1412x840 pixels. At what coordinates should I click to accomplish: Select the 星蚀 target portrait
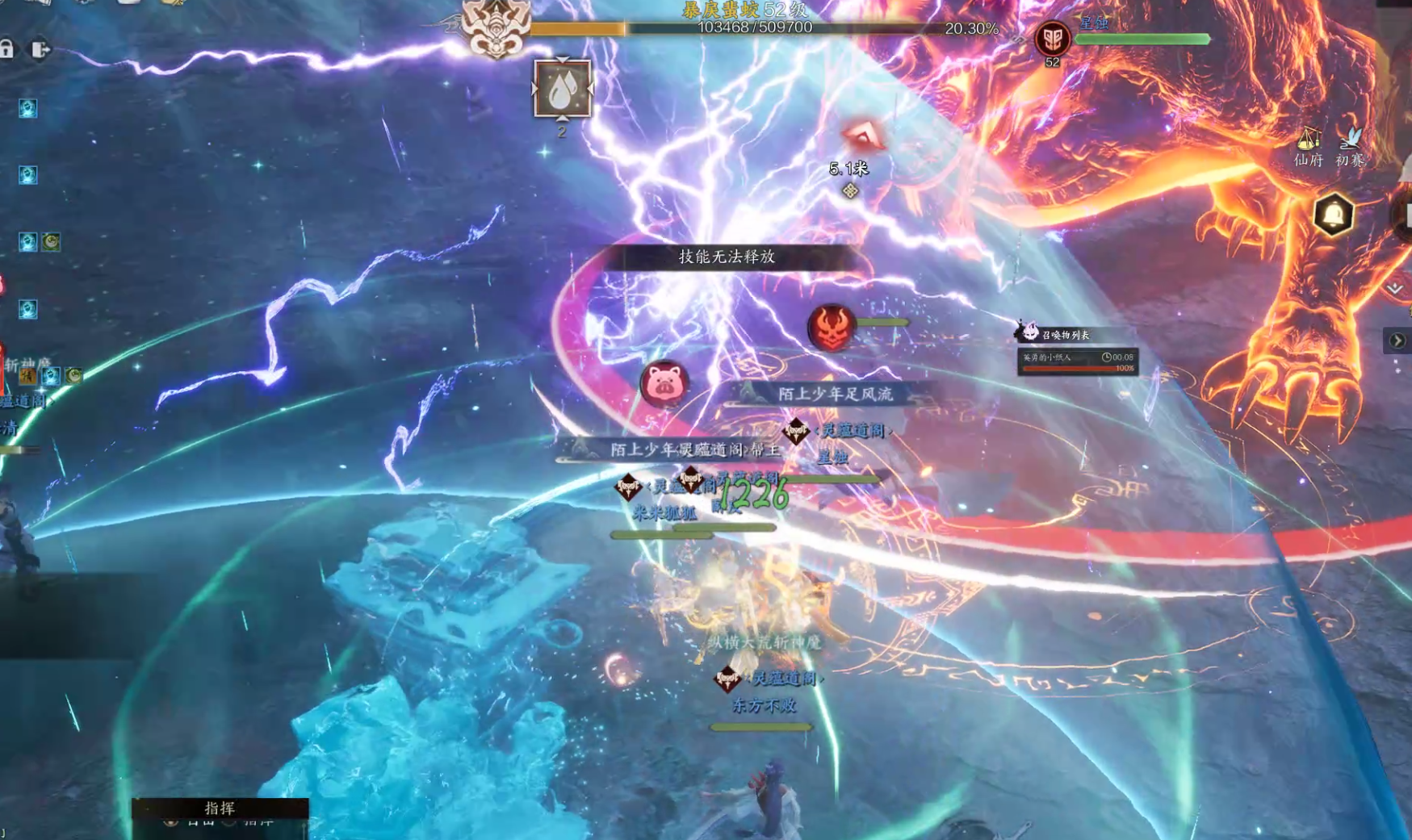point(1052,39)
